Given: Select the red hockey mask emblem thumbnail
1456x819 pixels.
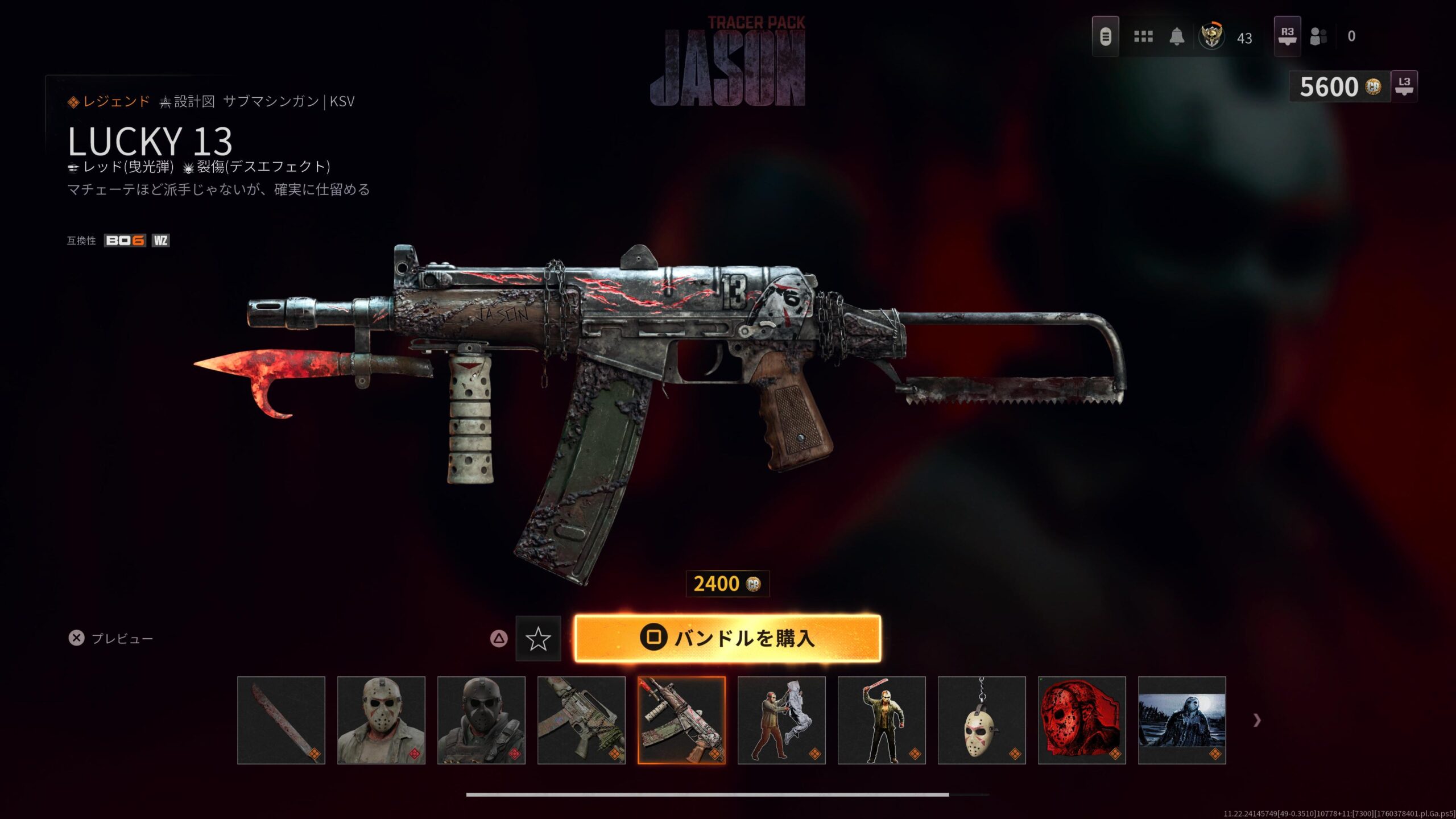Looking at the screenshot, I should pos(1082,720).
